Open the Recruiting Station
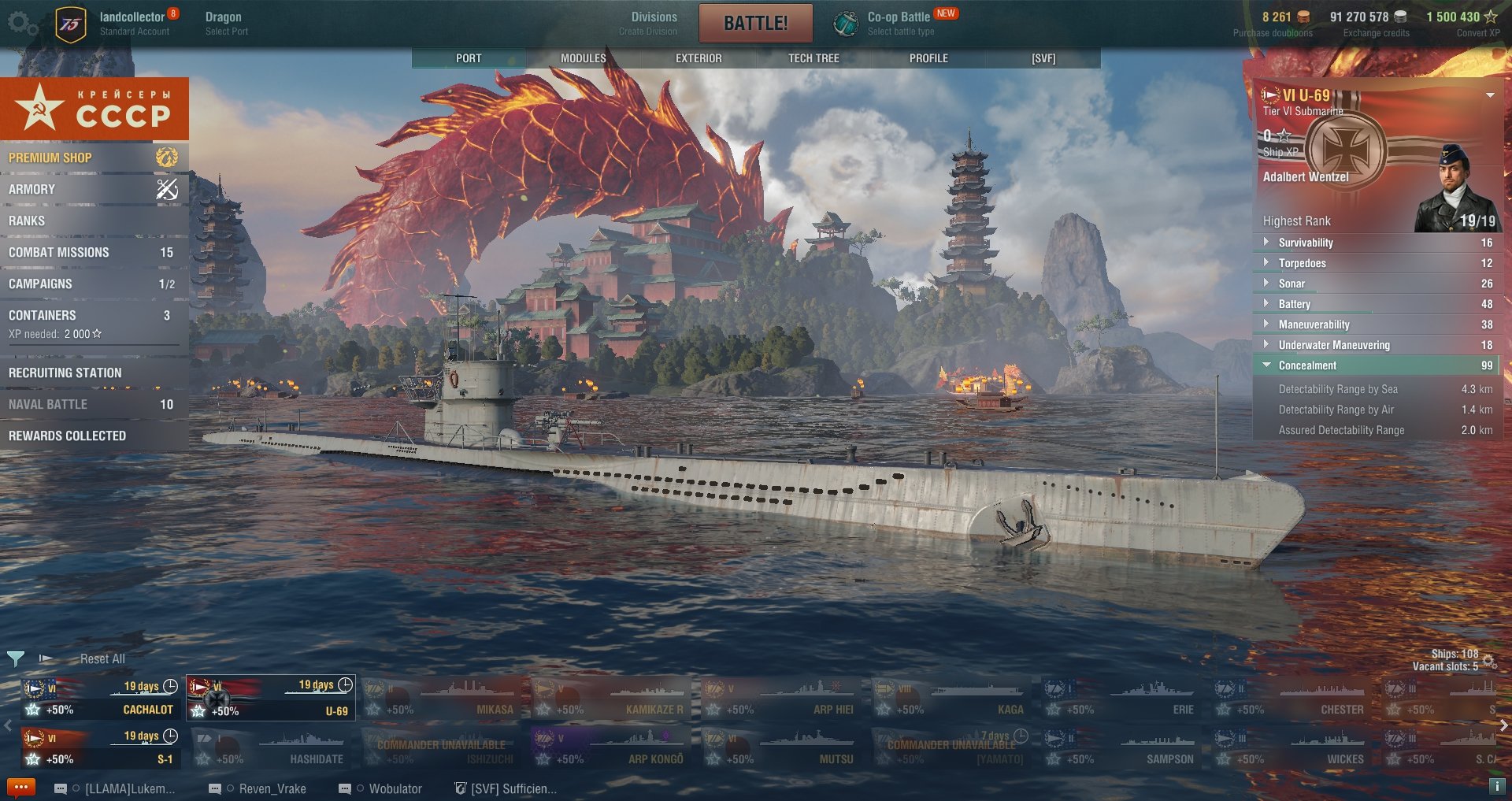The image size is (1512, 801). point(93,373)
